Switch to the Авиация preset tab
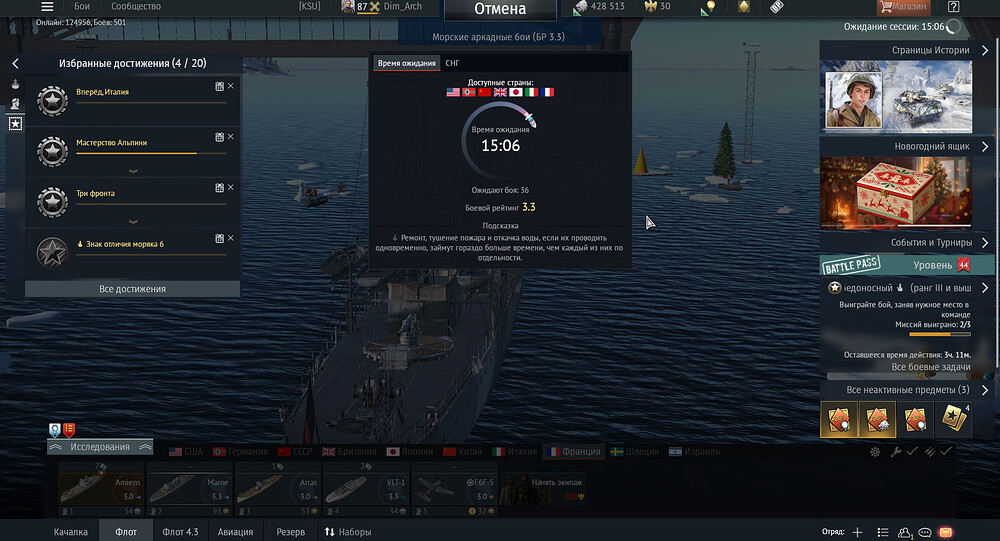 (x=236, y=532)
